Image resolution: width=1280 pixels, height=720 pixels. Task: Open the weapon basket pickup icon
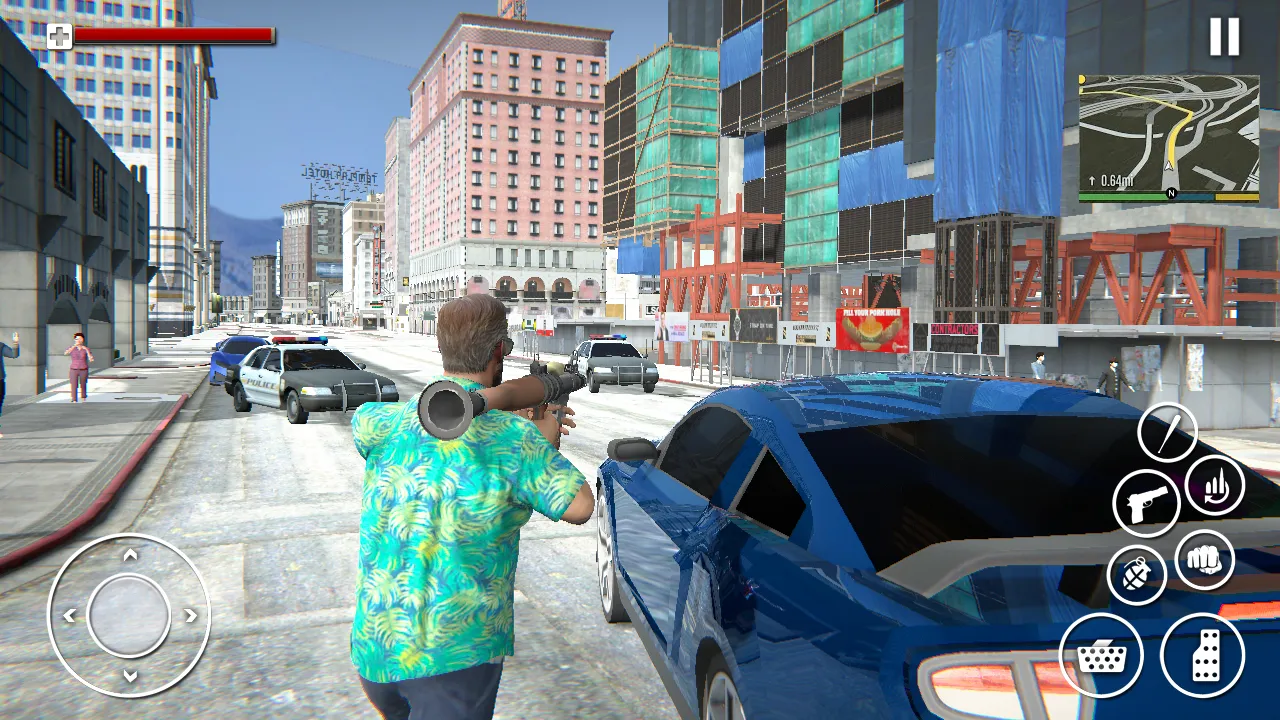tap(1105, 655)
